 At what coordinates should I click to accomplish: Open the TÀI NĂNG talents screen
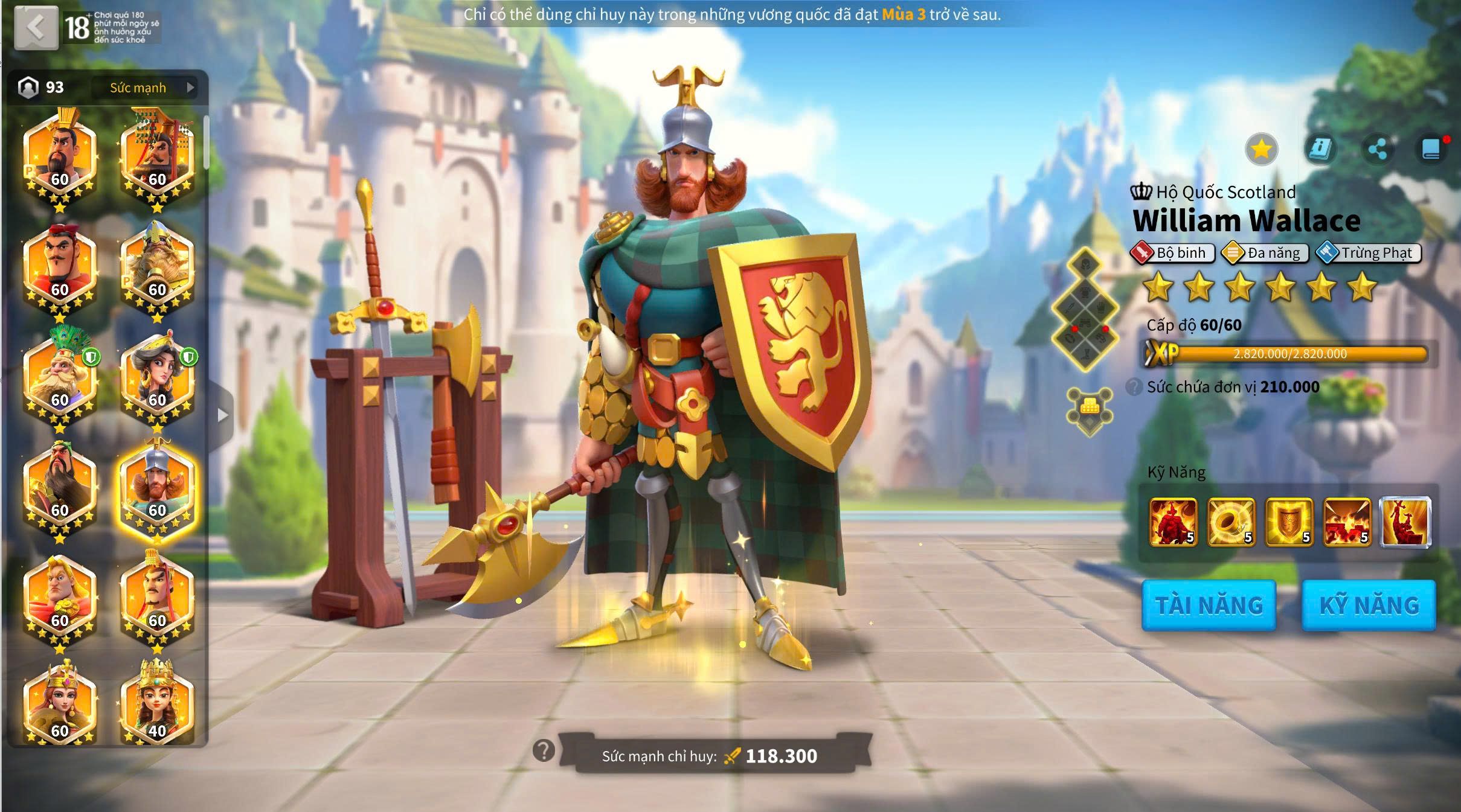pyautogui.click(x=1209, y=606)
